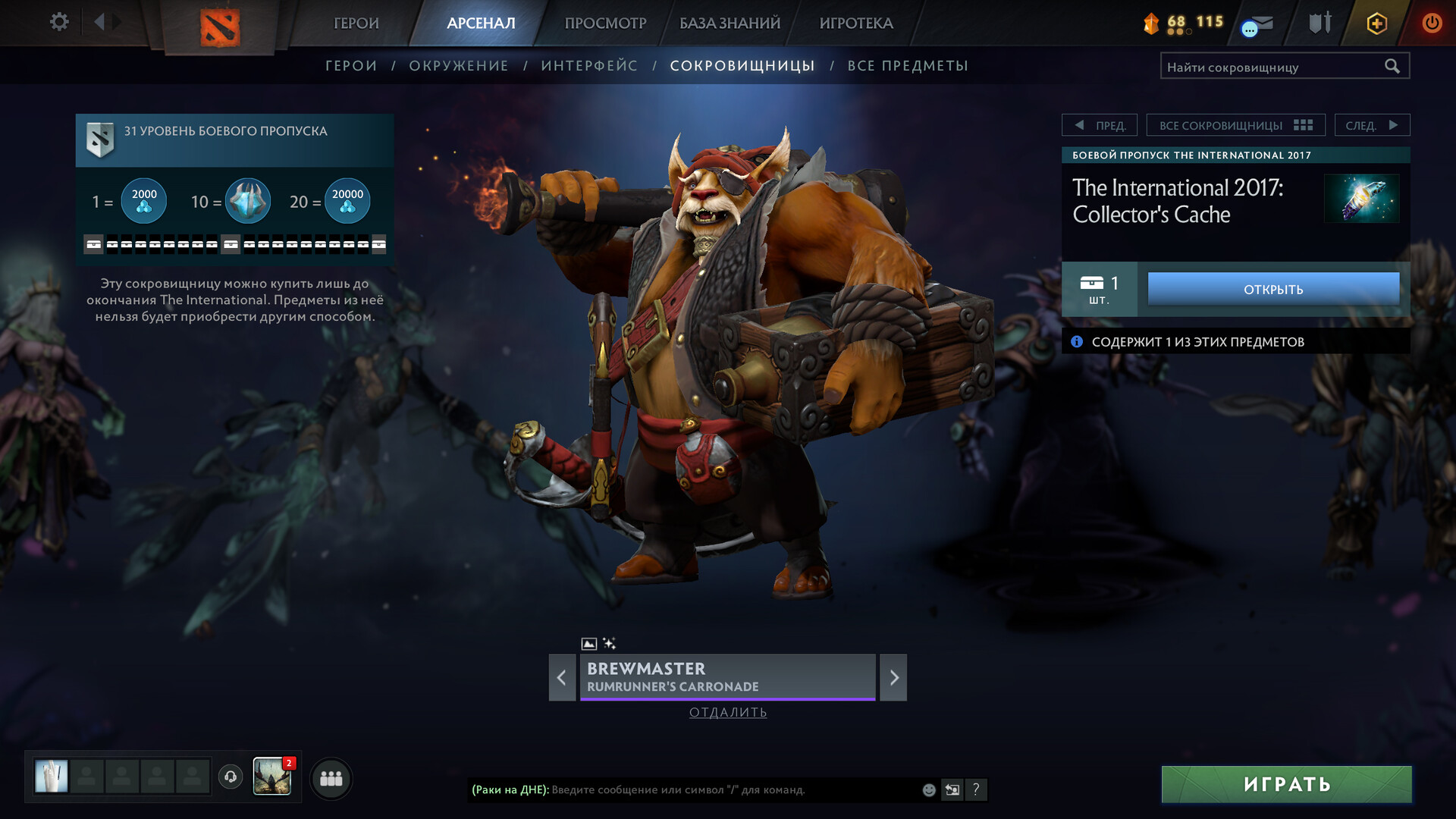Click the Найти сокровищницу search field

pos(1274,67)
